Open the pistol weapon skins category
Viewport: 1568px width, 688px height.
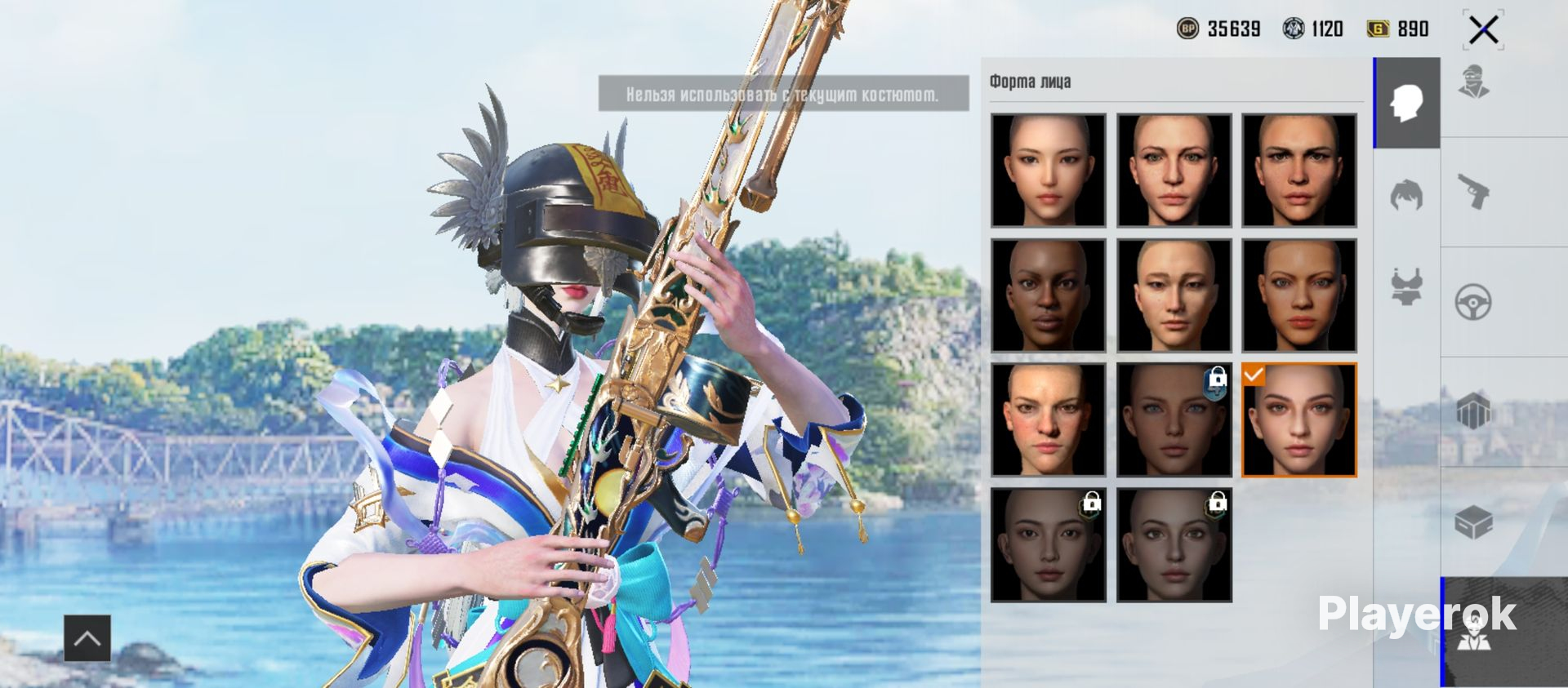pyautogui.click(x=1474, y=193)
